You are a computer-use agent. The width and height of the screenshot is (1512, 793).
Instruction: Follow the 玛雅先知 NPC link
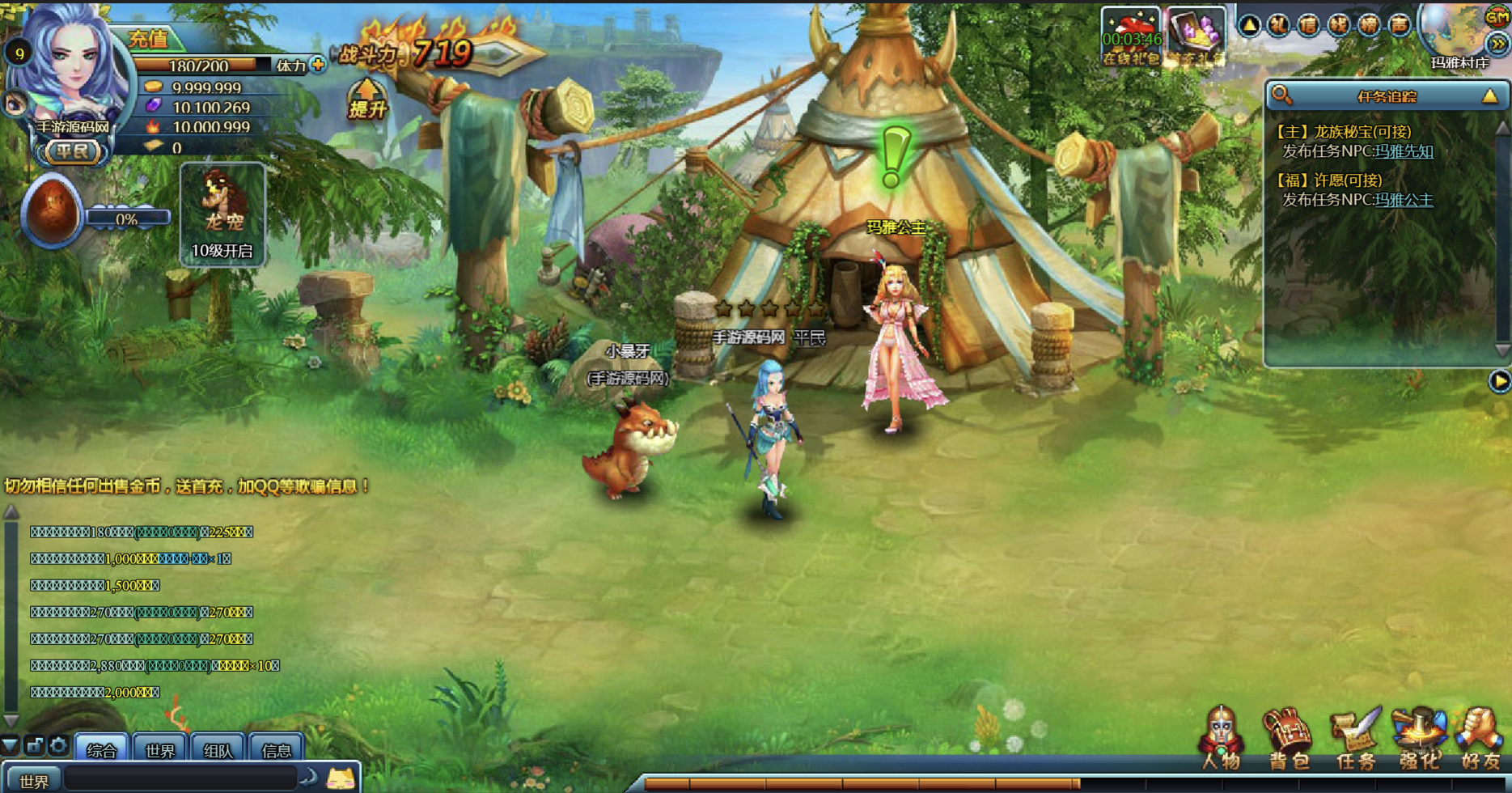(x=1404, y=151)
